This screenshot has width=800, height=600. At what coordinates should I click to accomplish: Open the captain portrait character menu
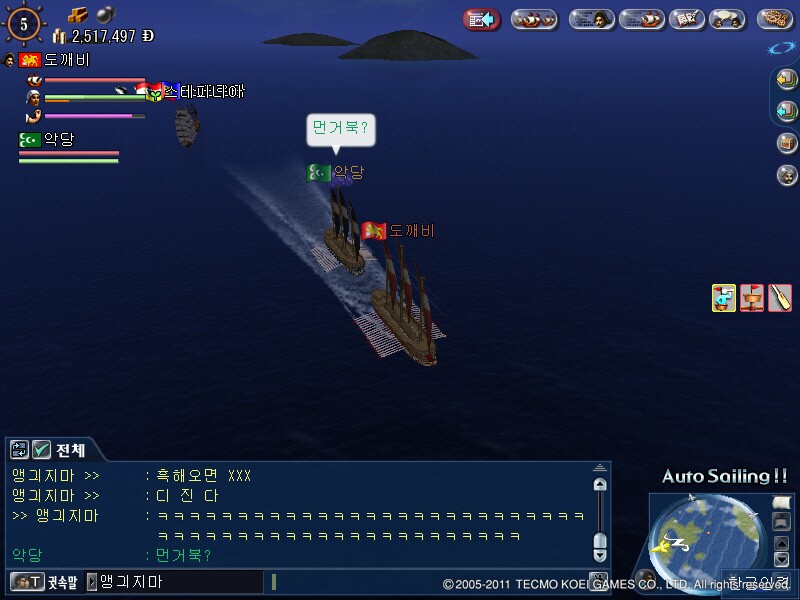pos(592,19)
